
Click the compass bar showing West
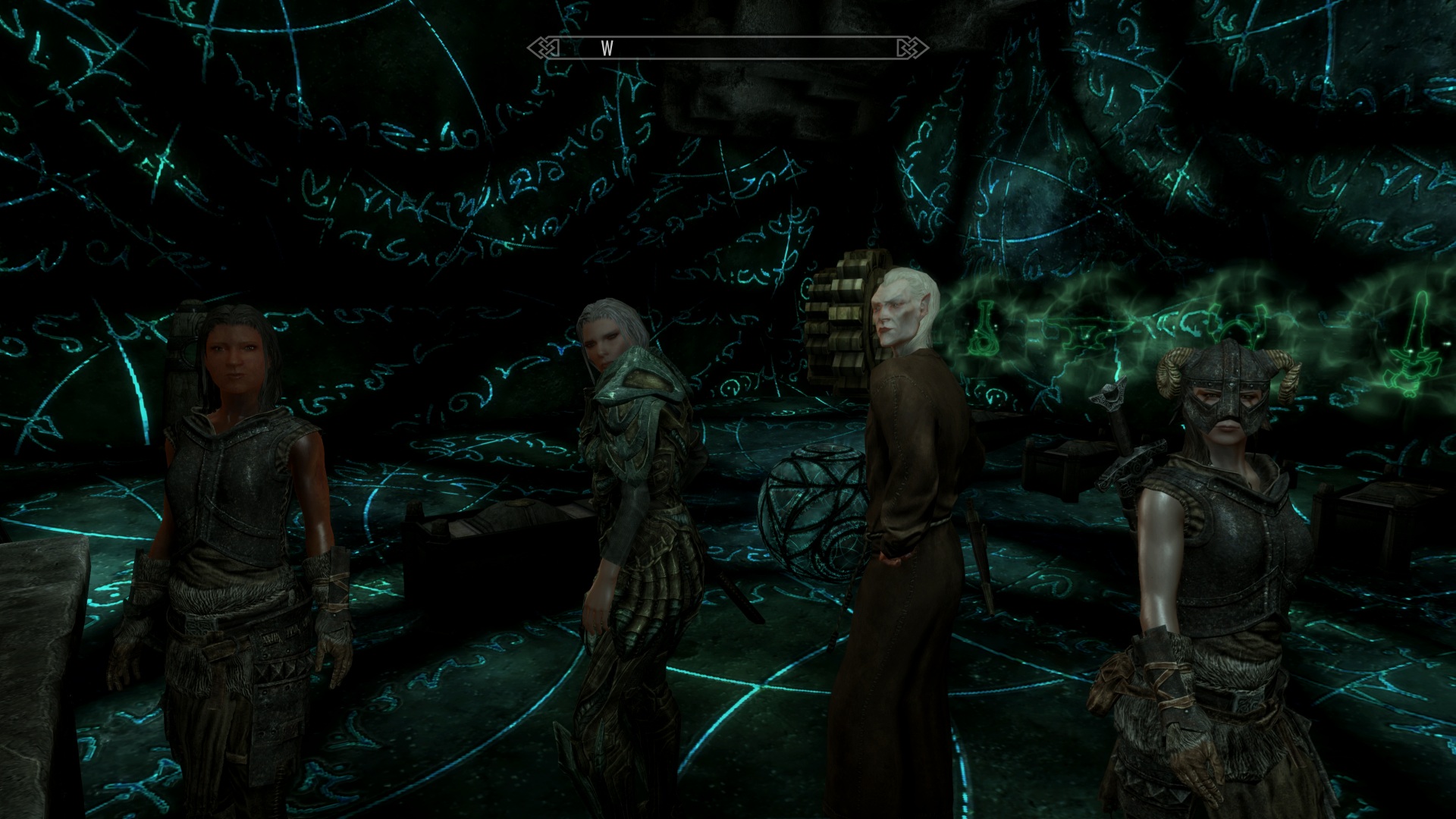[x=728, y=49]
